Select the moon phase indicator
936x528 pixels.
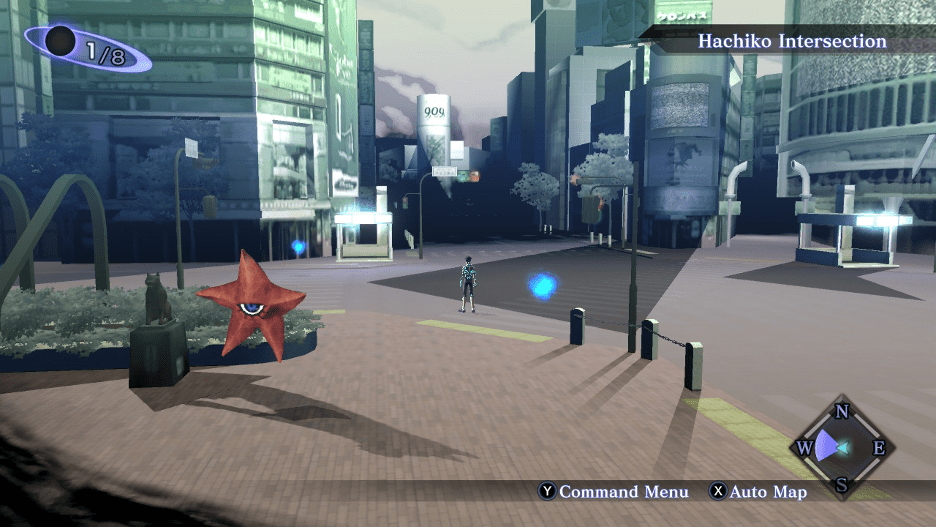click(x=87, y=50)
